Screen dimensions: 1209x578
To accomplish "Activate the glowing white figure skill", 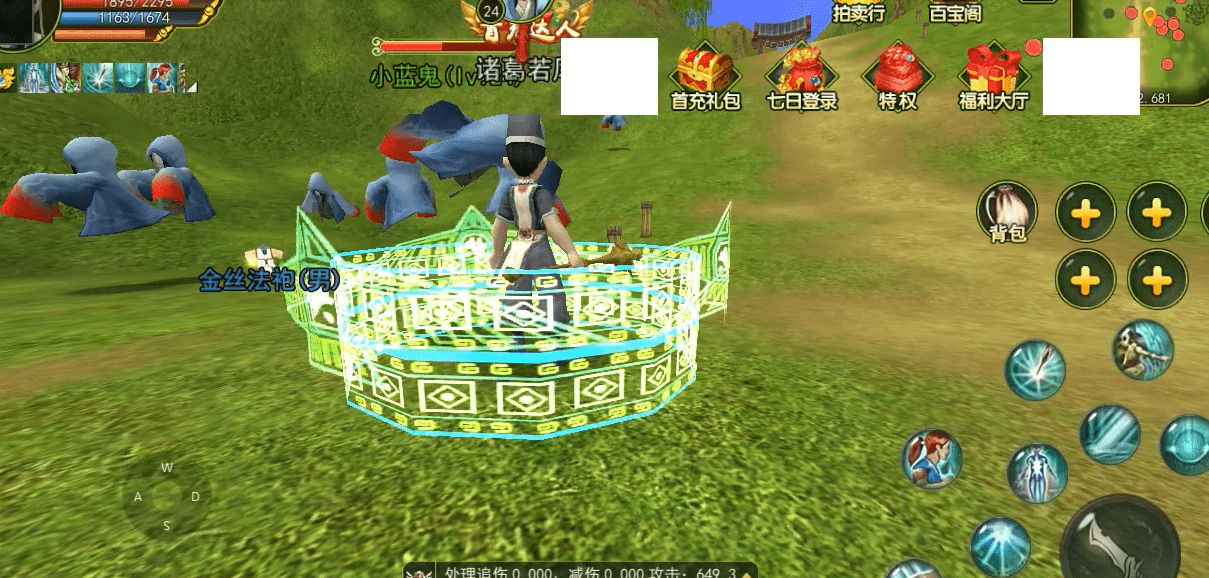I will coord(1036,474).
